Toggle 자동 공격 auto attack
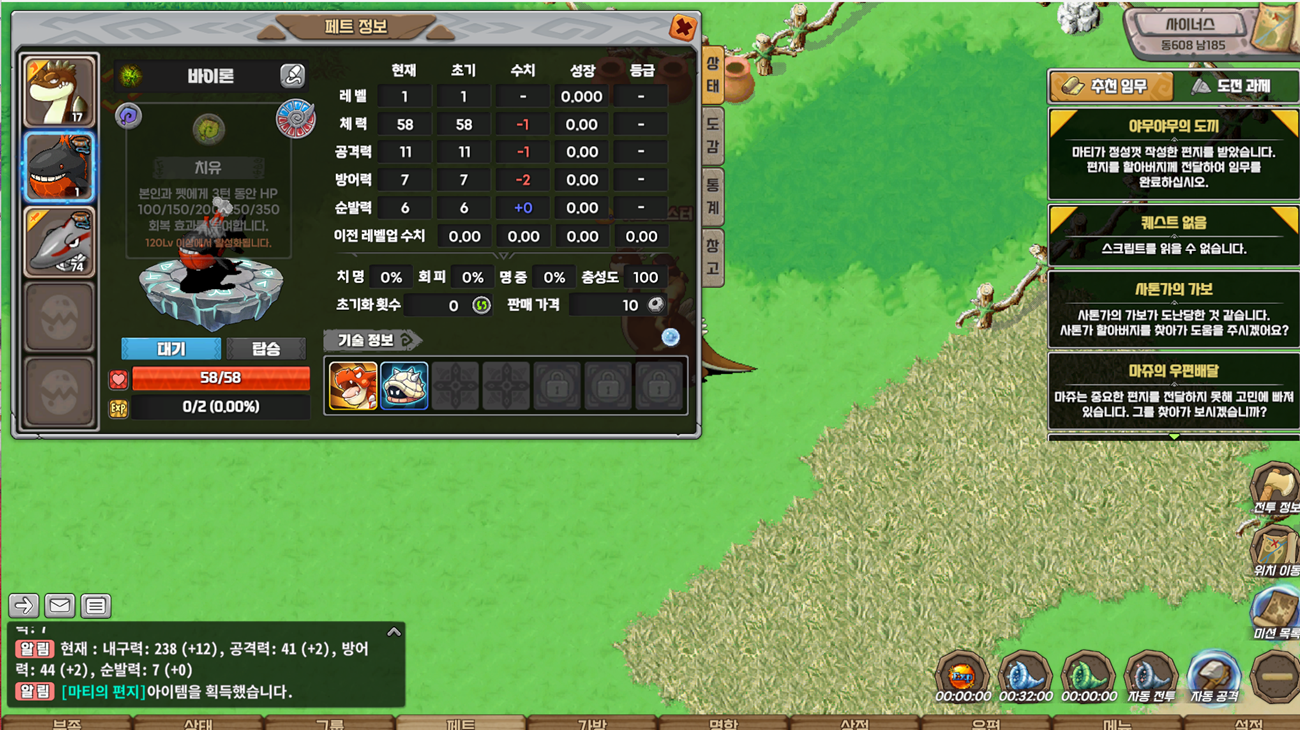The height and width of the screenshot is (730, 1300). pos(1212,677)
